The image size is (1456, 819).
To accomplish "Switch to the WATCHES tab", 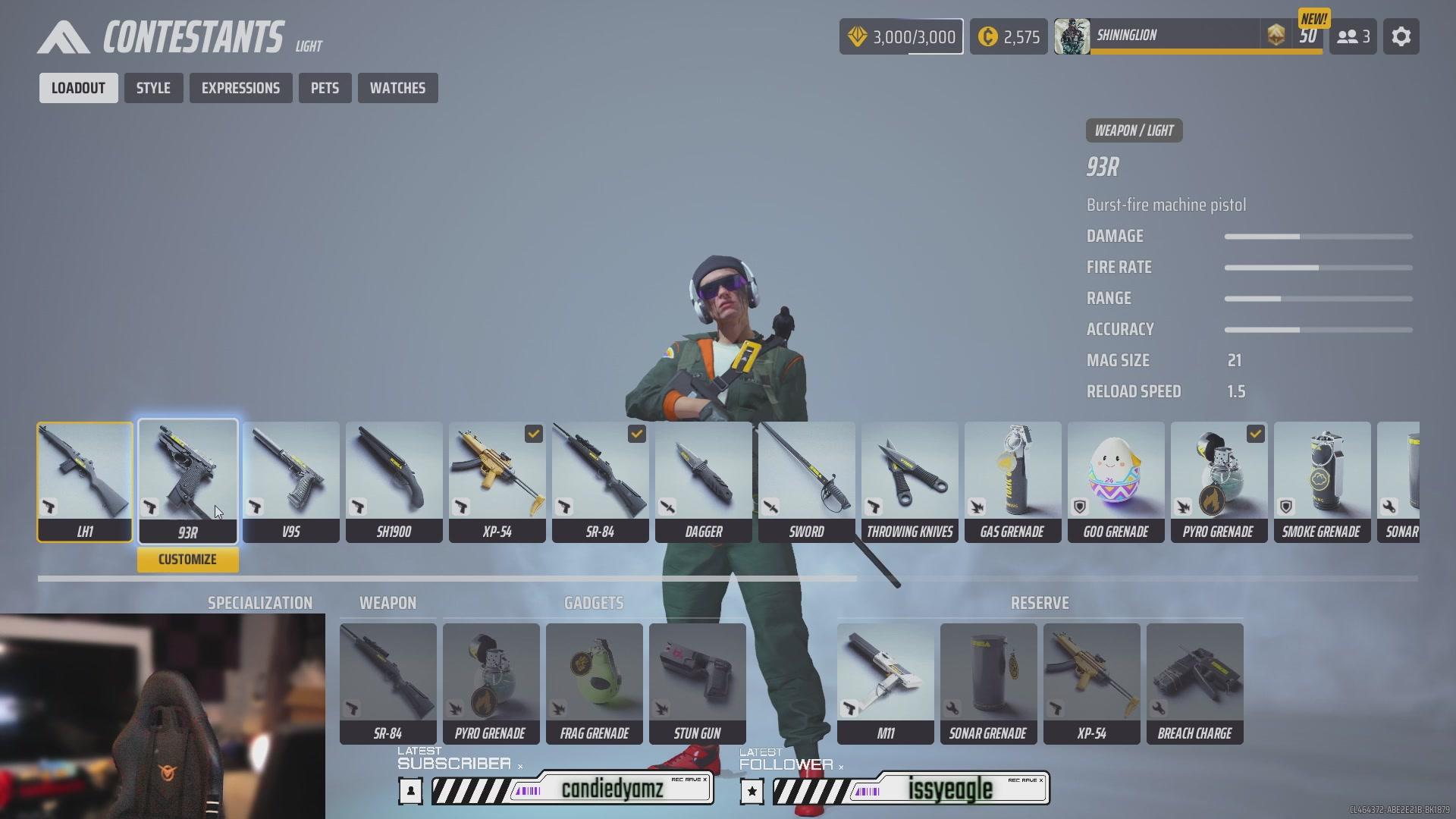I will (x=397, y=87).
